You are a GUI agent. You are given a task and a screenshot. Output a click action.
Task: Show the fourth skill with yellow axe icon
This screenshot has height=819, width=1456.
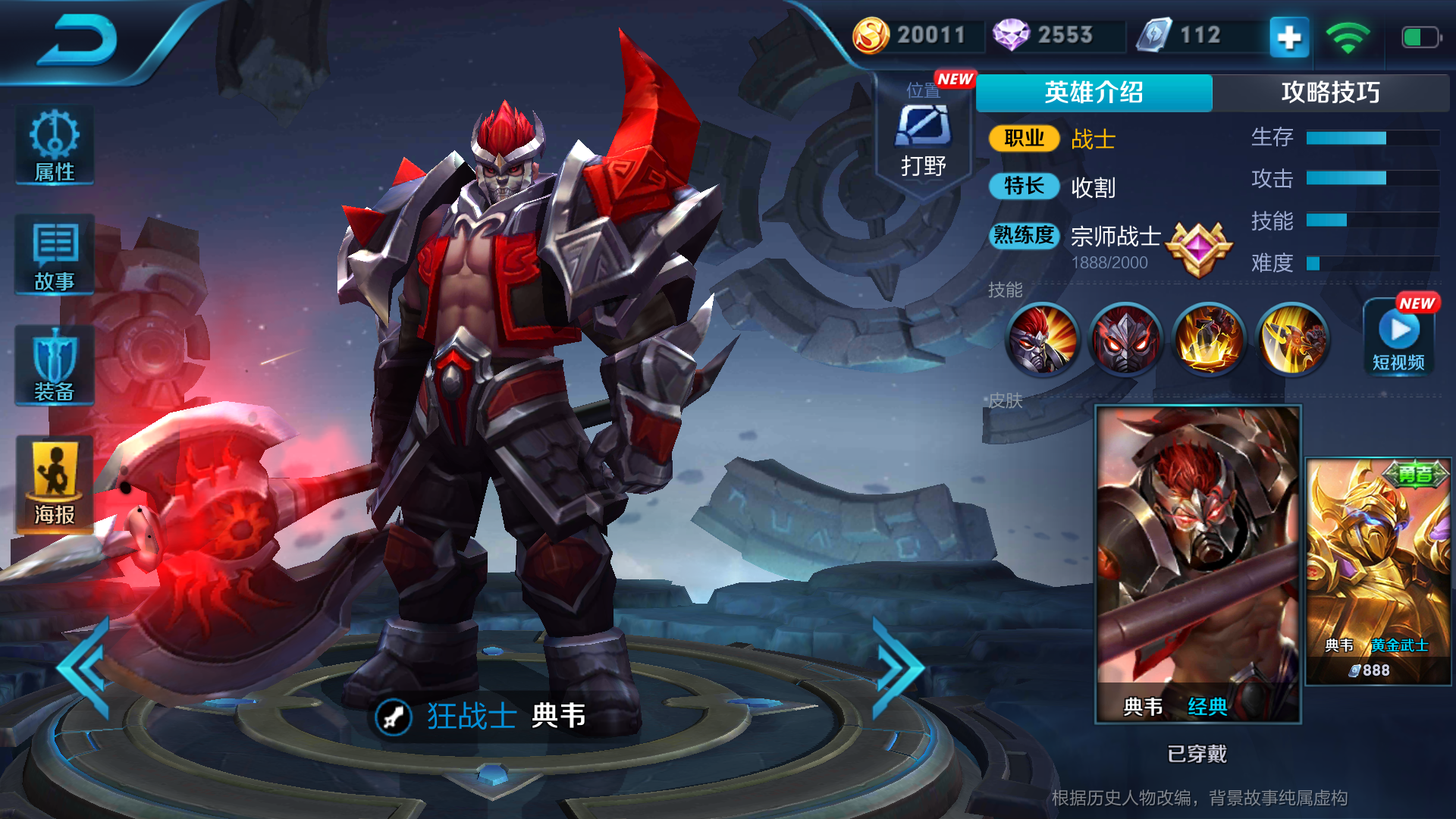coord(1292,339)
